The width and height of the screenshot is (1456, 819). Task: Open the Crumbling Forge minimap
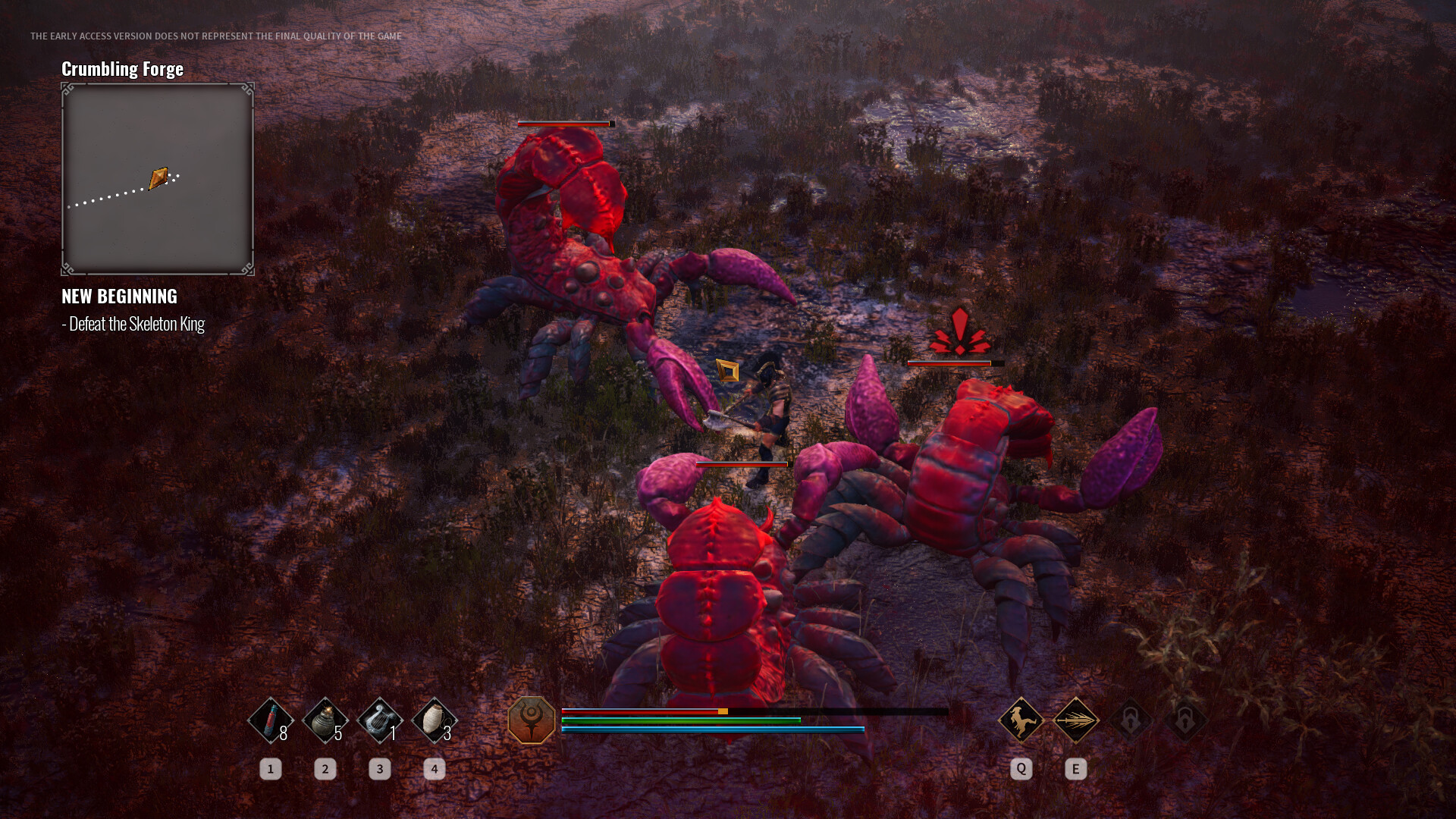coord(158,179)
